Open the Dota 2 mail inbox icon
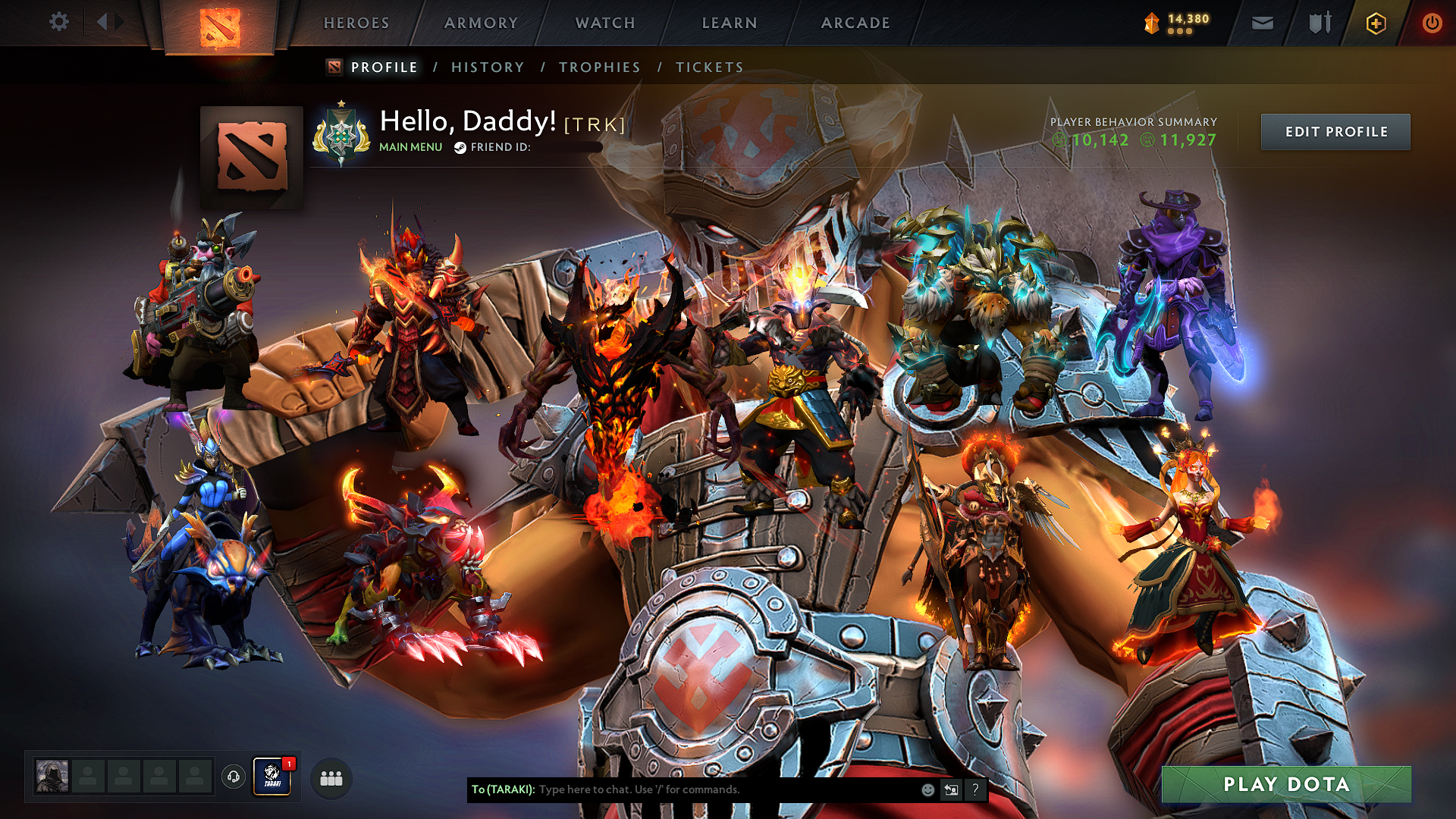Image resolution: width=1456 pixels, height=819 pixels. pyautogui.click(x=1261, y=23)
